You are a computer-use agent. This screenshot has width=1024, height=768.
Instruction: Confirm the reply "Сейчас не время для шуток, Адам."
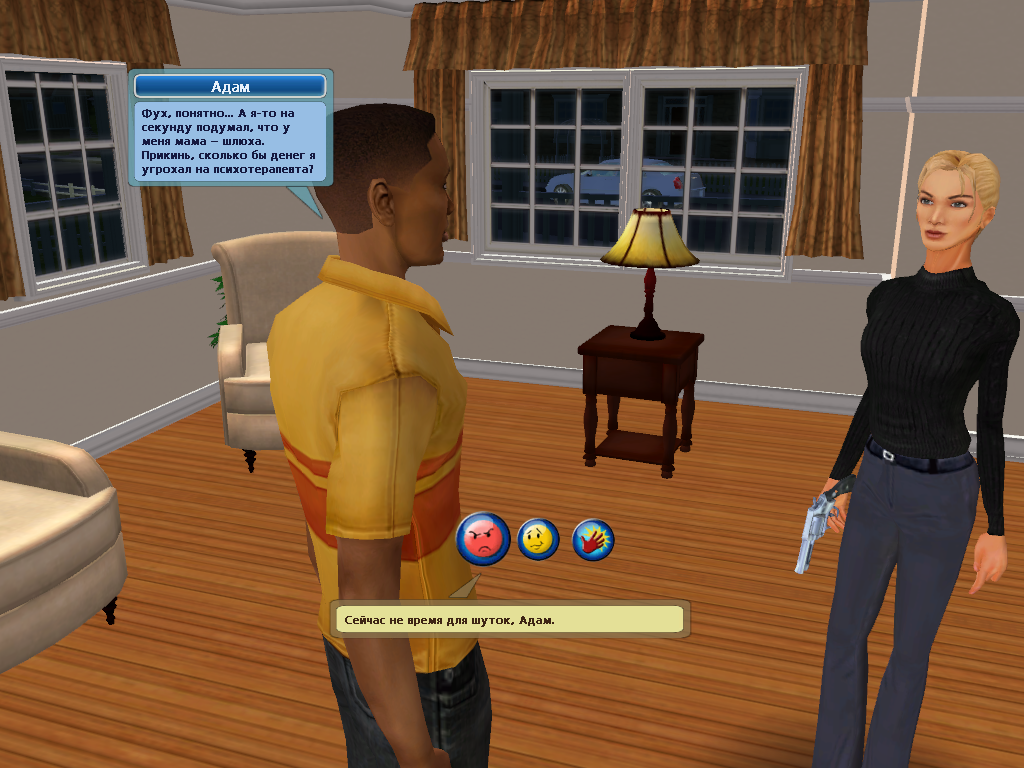point(510,620)
